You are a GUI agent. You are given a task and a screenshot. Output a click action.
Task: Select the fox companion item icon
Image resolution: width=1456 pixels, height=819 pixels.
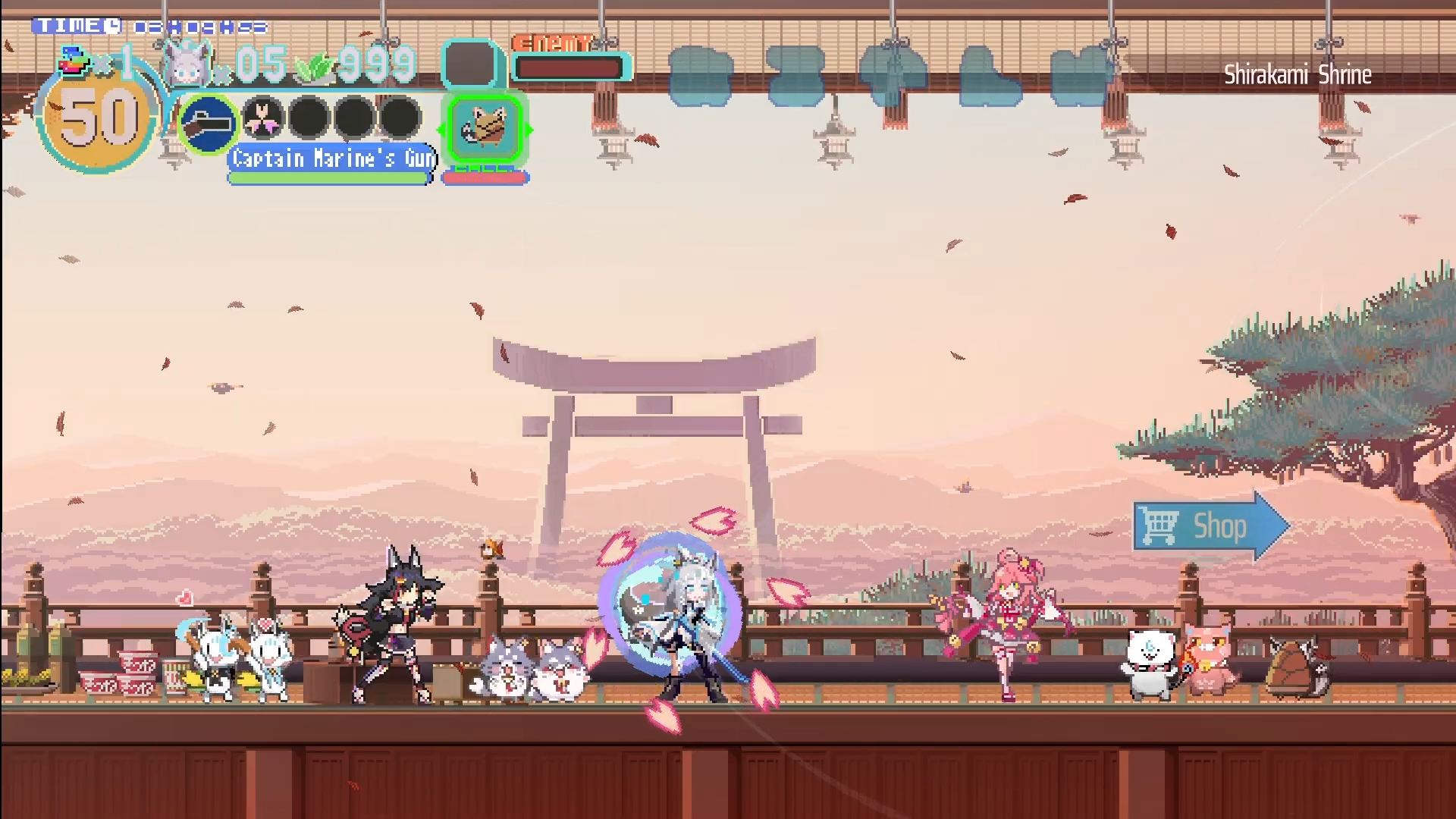pos(485,128)
